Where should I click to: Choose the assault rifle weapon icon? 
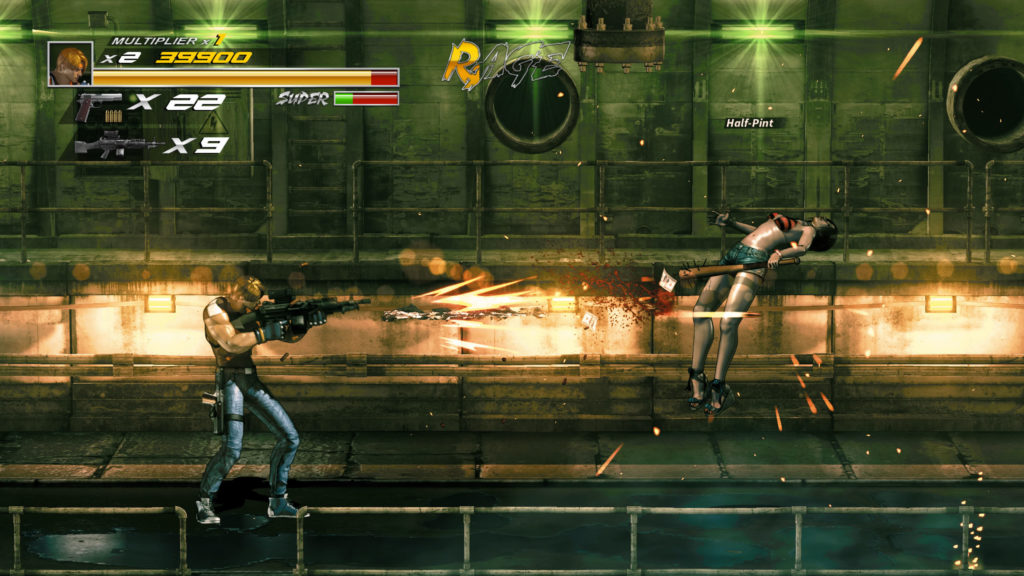click(115, 146)
